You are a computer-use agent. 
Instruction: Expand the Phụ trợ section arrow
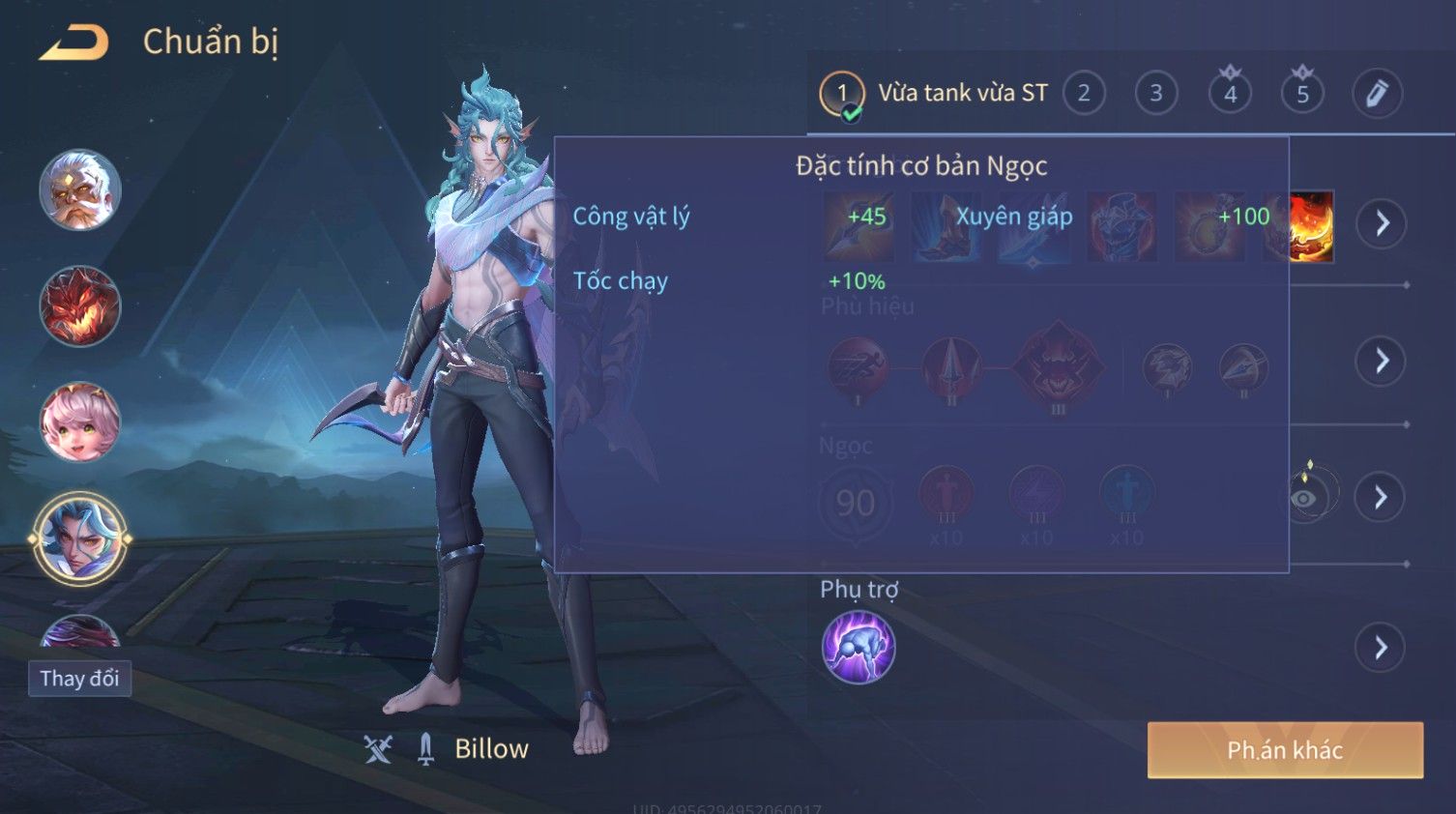1382,648
